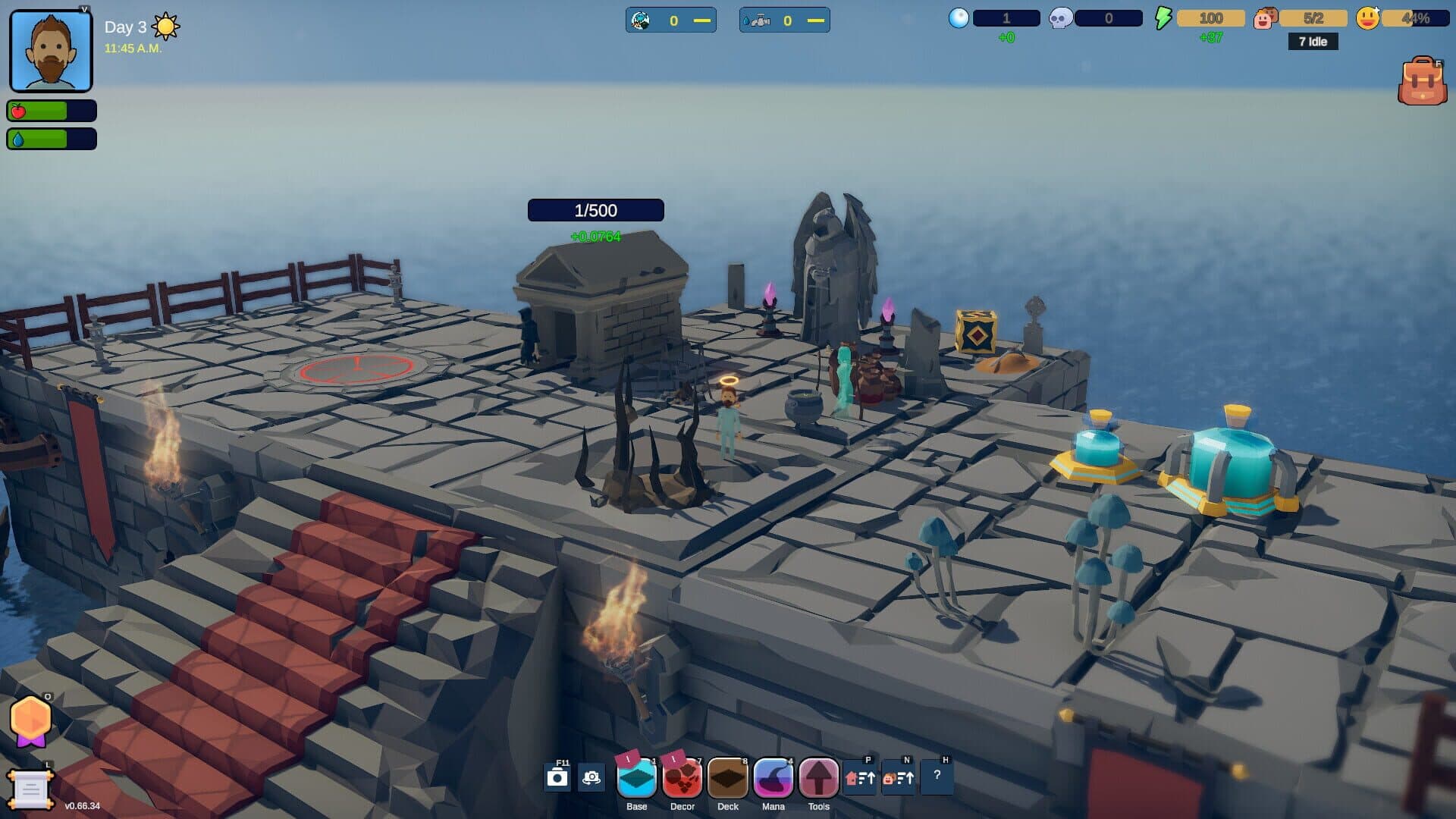Toggle the rotating camera mode button
Viewport: 1456px width, 819px height.
pyautogui.click(x=591, y=778)
